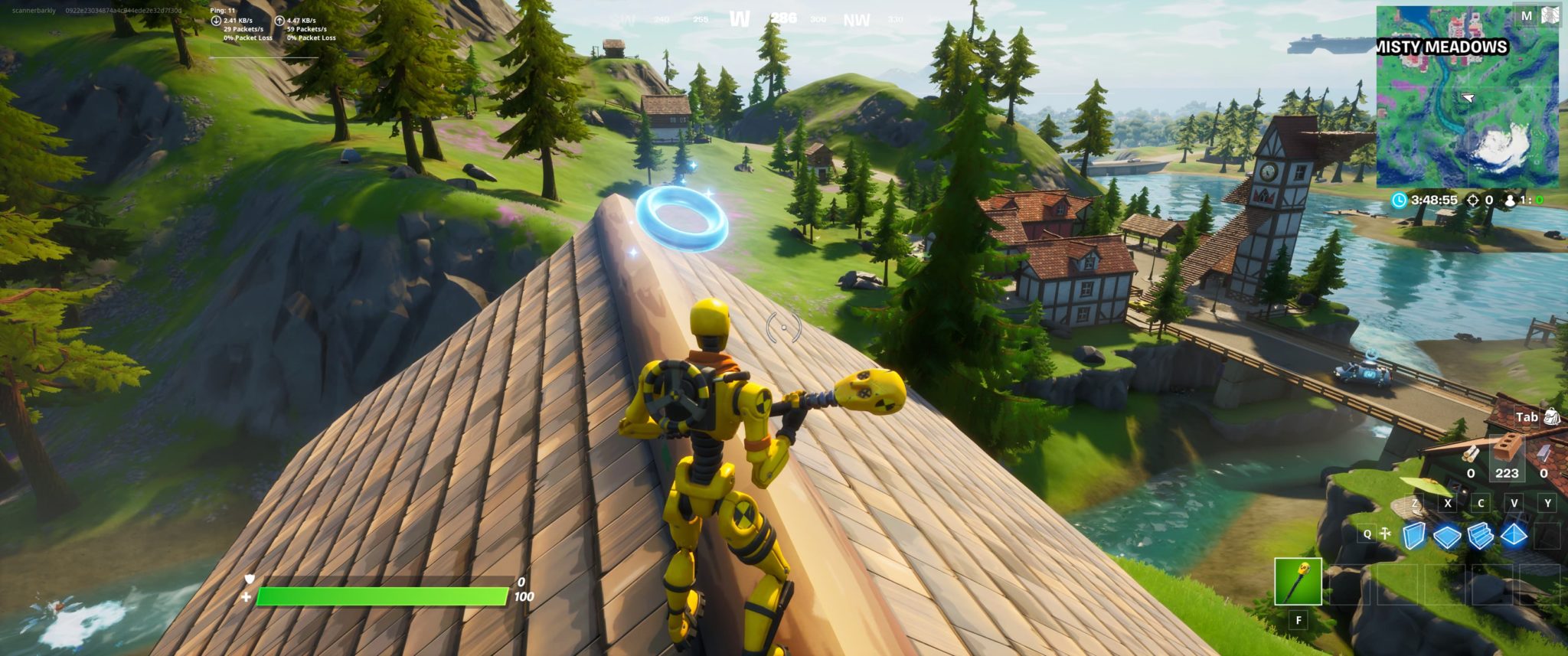The image size is (1568, 656).
Task: Click the metal resource icon
Action: (x=1544, y=453)
